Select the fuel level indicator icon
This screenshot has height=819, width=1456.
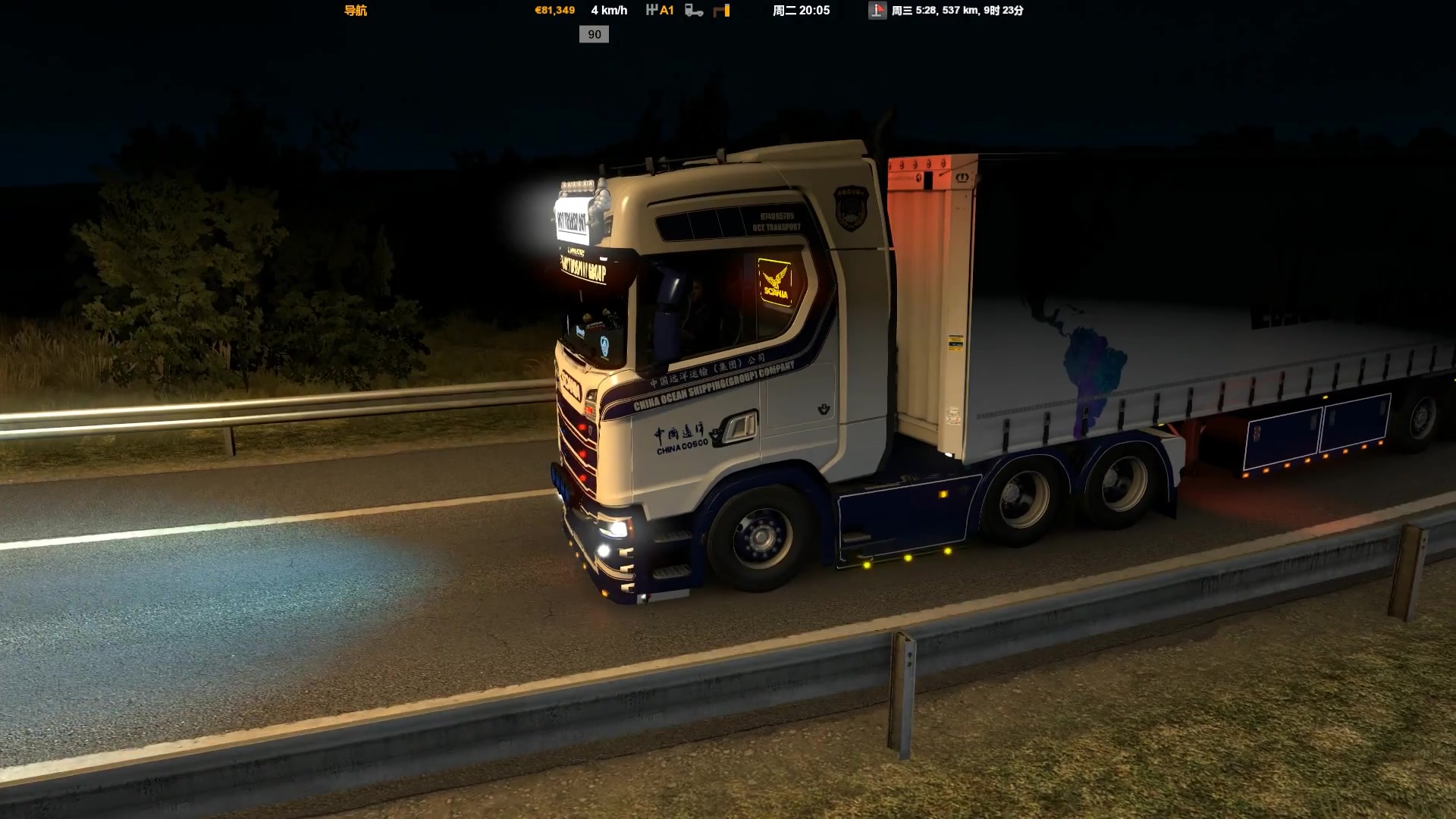[722, 11]
